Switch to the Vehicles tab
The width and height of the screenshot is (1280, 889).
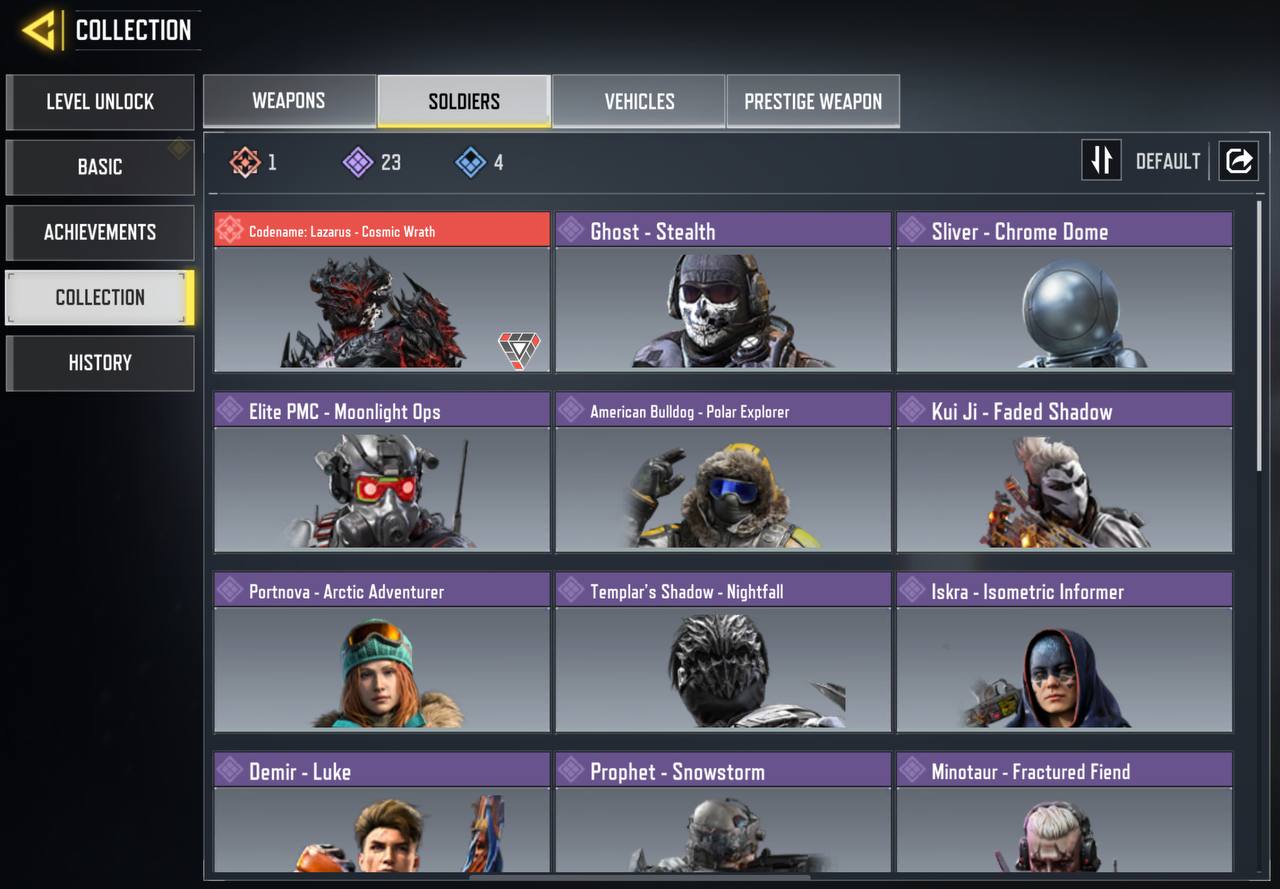[639, 101]
